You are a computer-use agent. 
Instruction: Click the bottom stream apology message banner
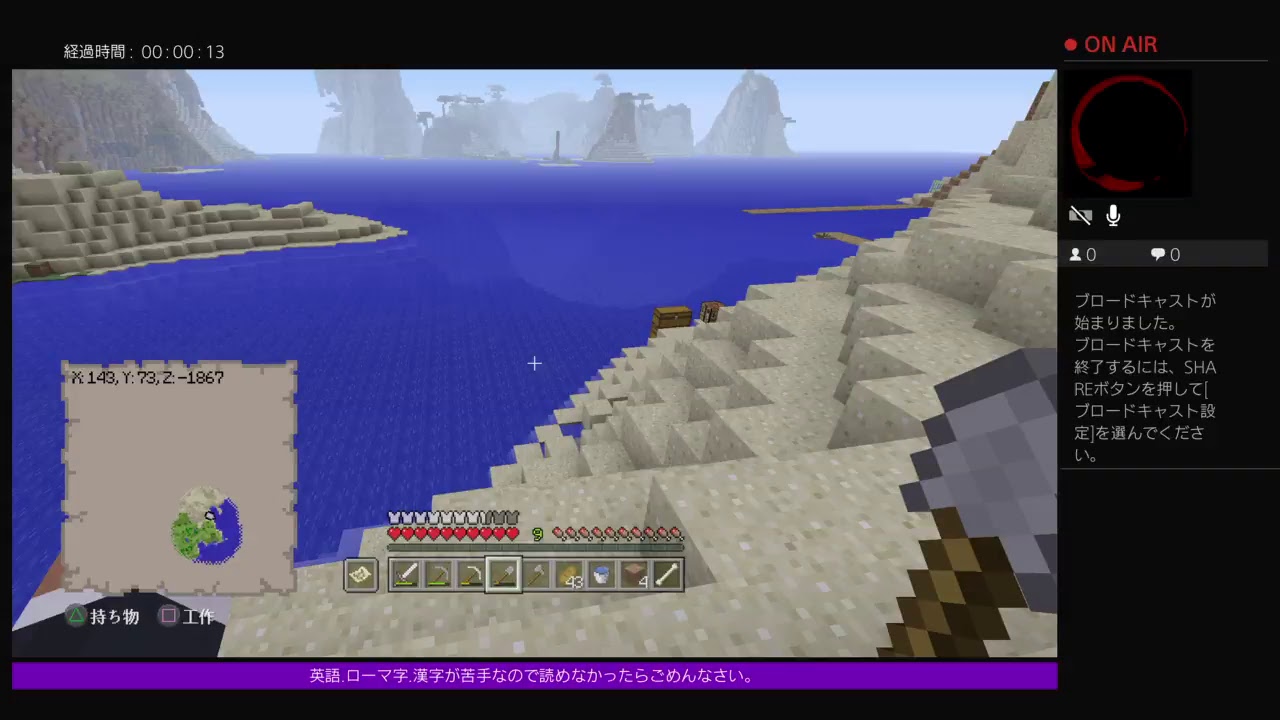click(534, 676)
